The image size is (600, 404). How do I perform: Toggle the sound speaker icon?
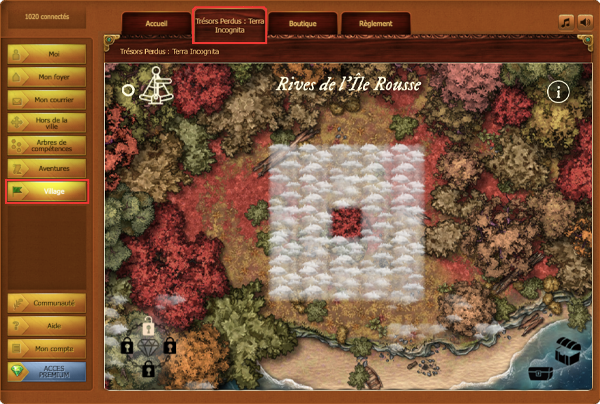point(584,21)
